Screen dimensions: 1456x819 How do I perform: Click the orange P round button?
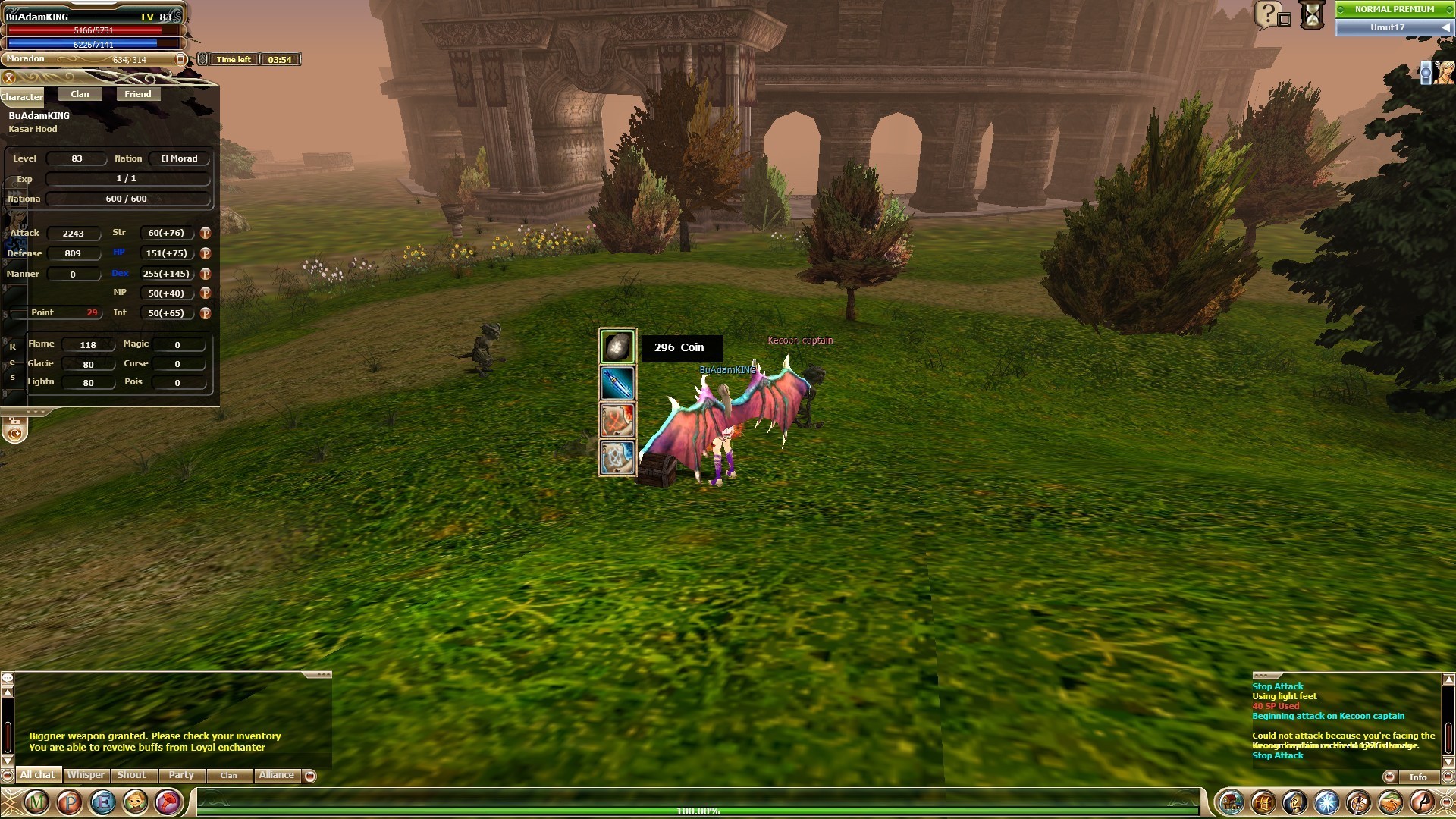[x=70, y=802]
